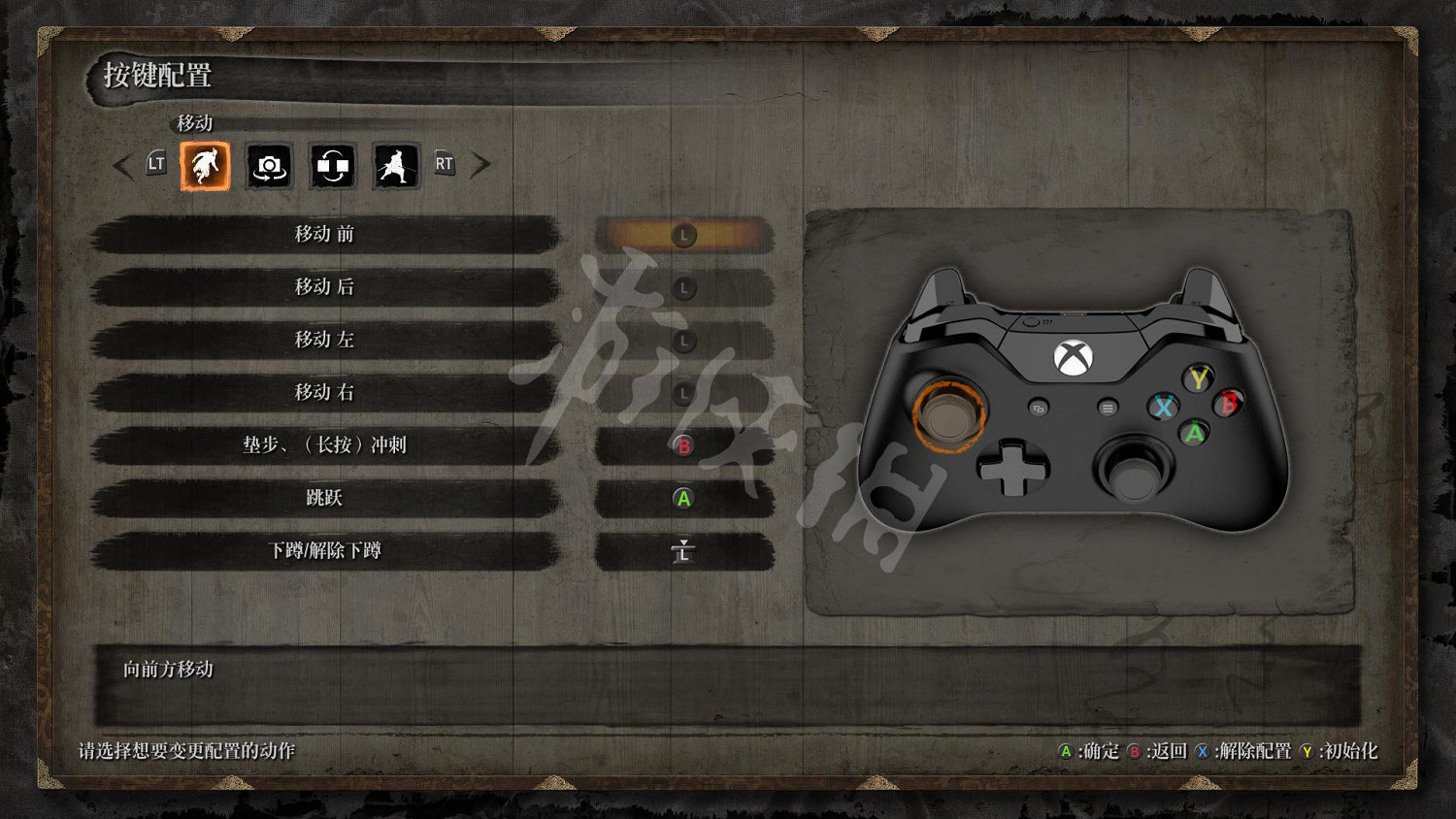The width and height of the screenshot is (1456, 819).
Task: Change the A button binding for 跳跃
Action: coord(683,499)
